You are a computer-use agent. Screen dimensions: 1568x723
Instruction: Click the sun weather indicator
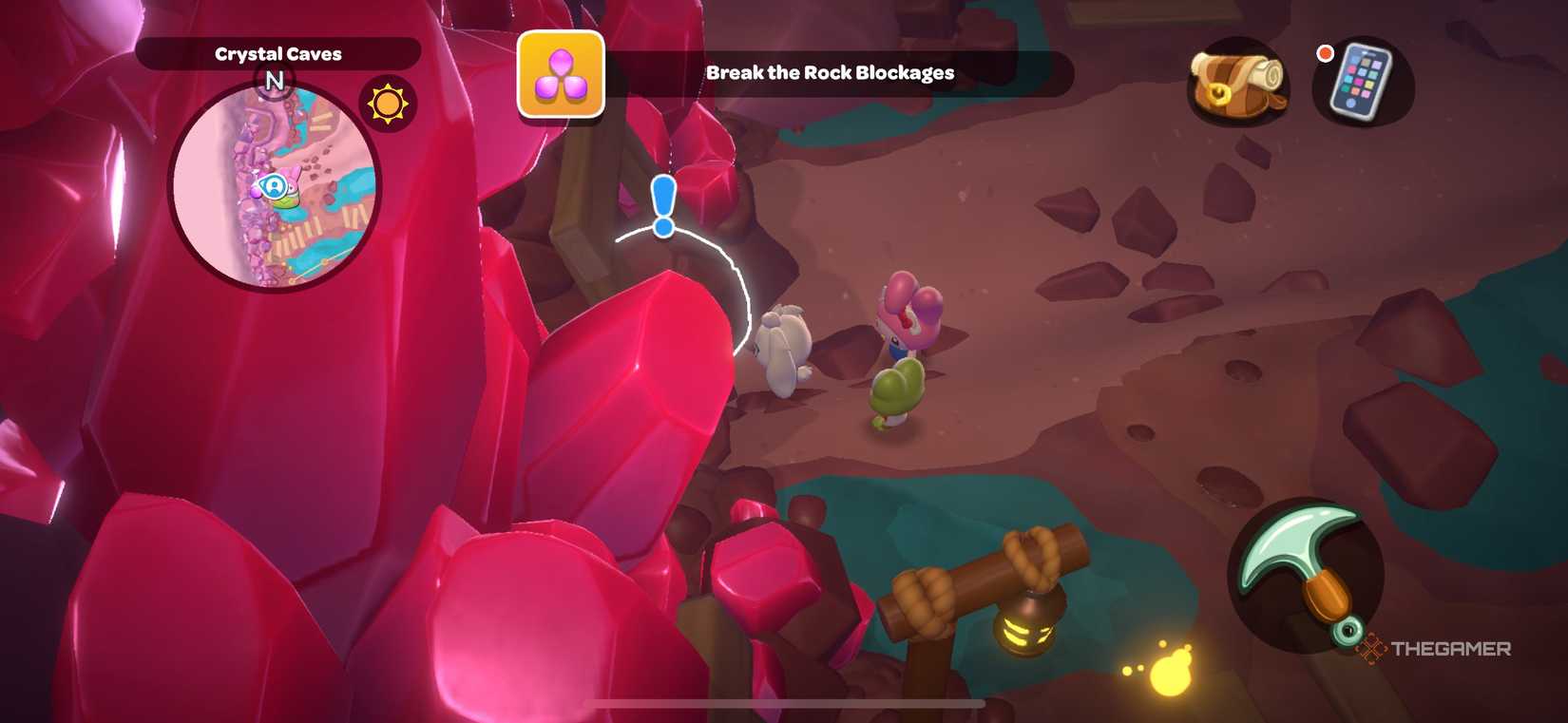(388, 105)
